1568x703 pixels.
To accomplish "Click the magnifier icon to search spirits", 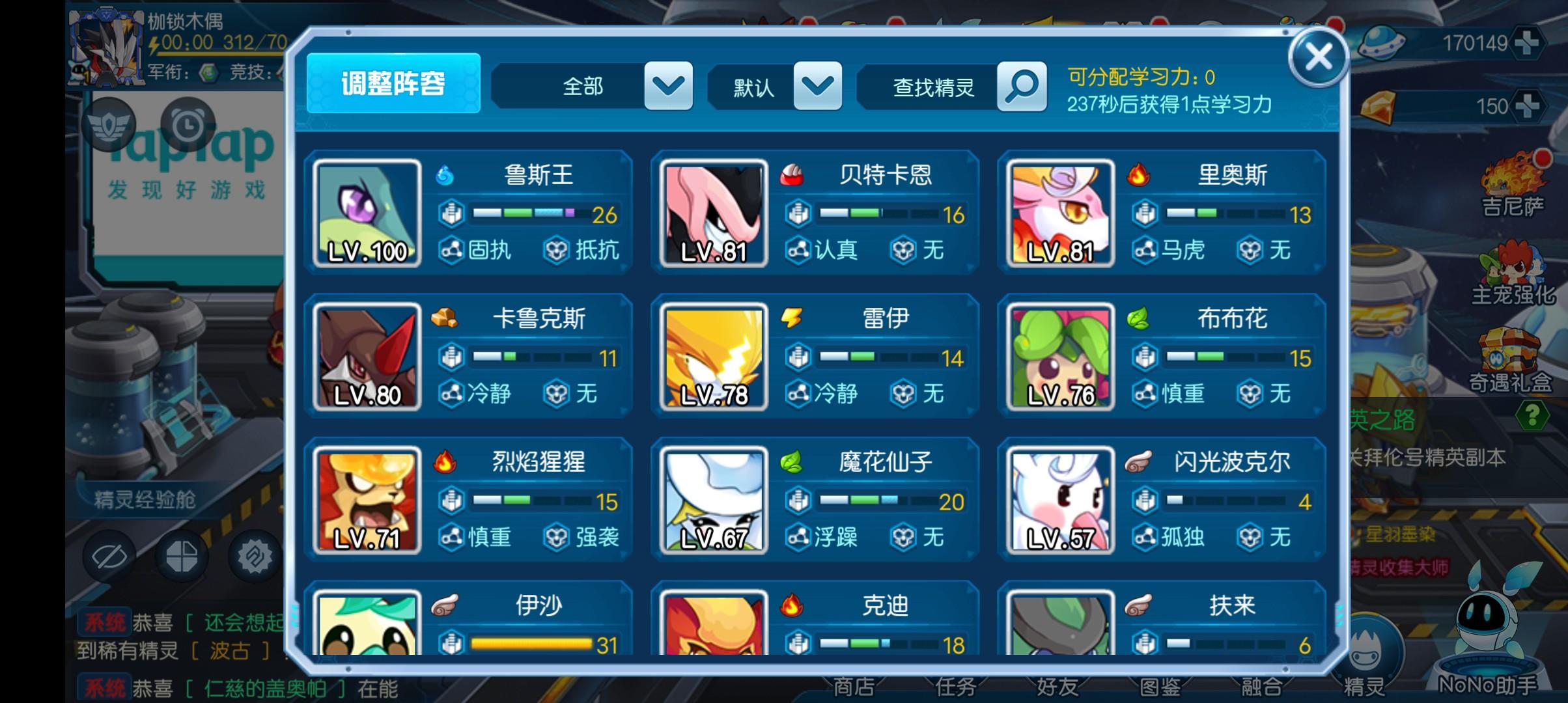I will pos(1022,87).
